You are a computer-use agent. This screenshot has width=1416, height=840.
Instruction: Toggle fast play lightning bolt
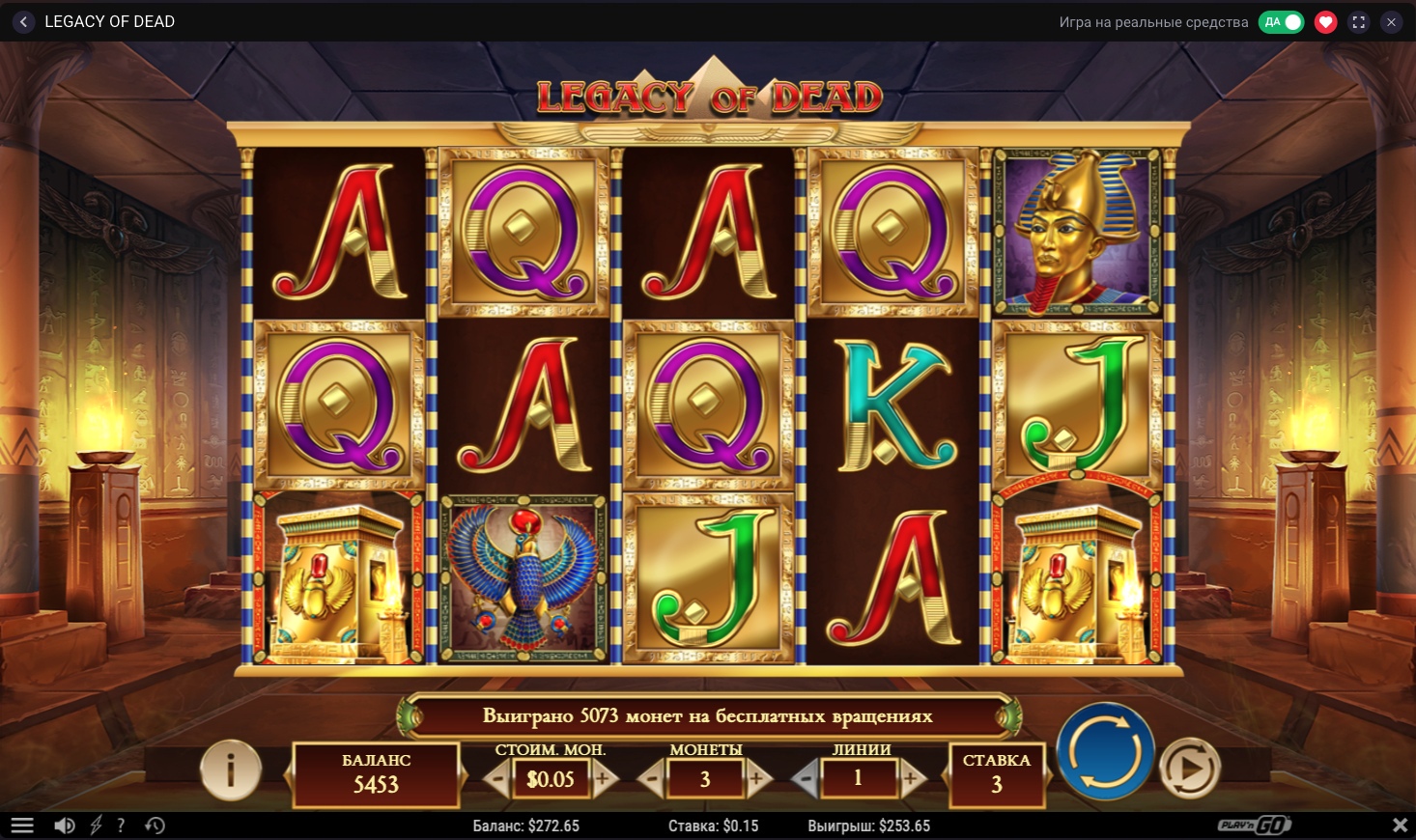pyautogui.click(x=96, y=826)
